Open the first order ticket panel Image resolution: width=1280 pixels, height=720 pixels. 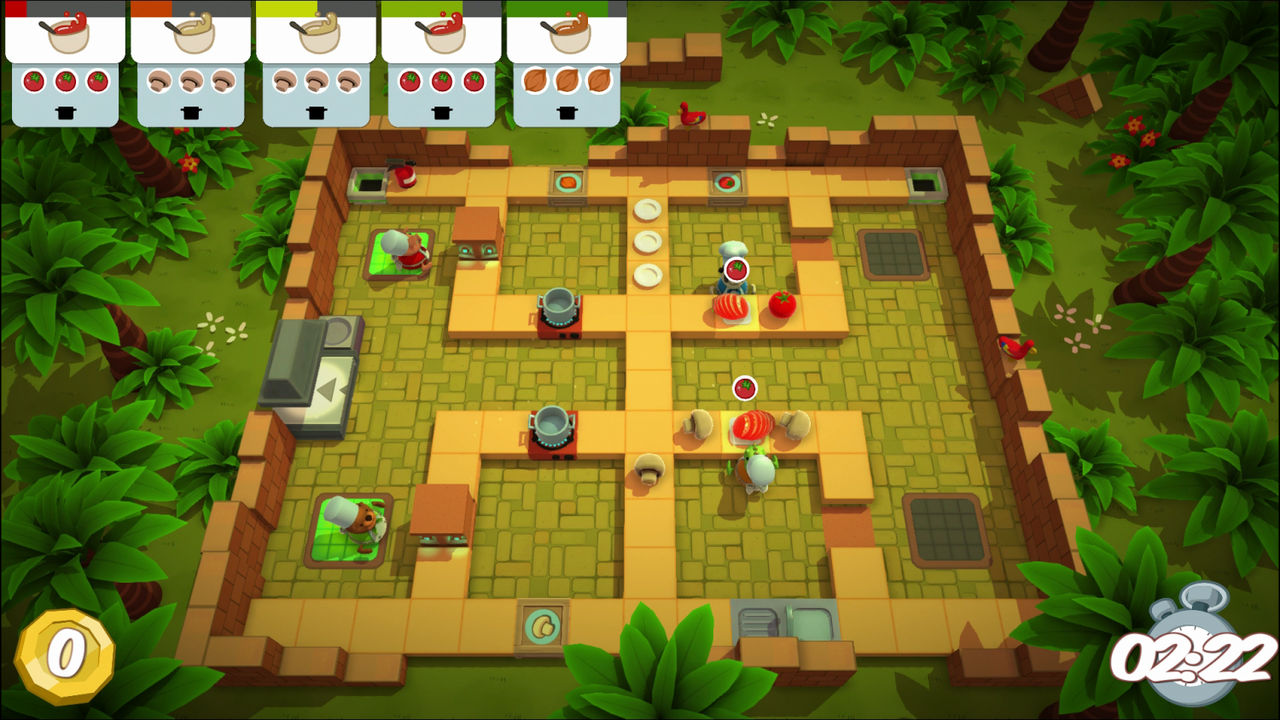(66, 60)
